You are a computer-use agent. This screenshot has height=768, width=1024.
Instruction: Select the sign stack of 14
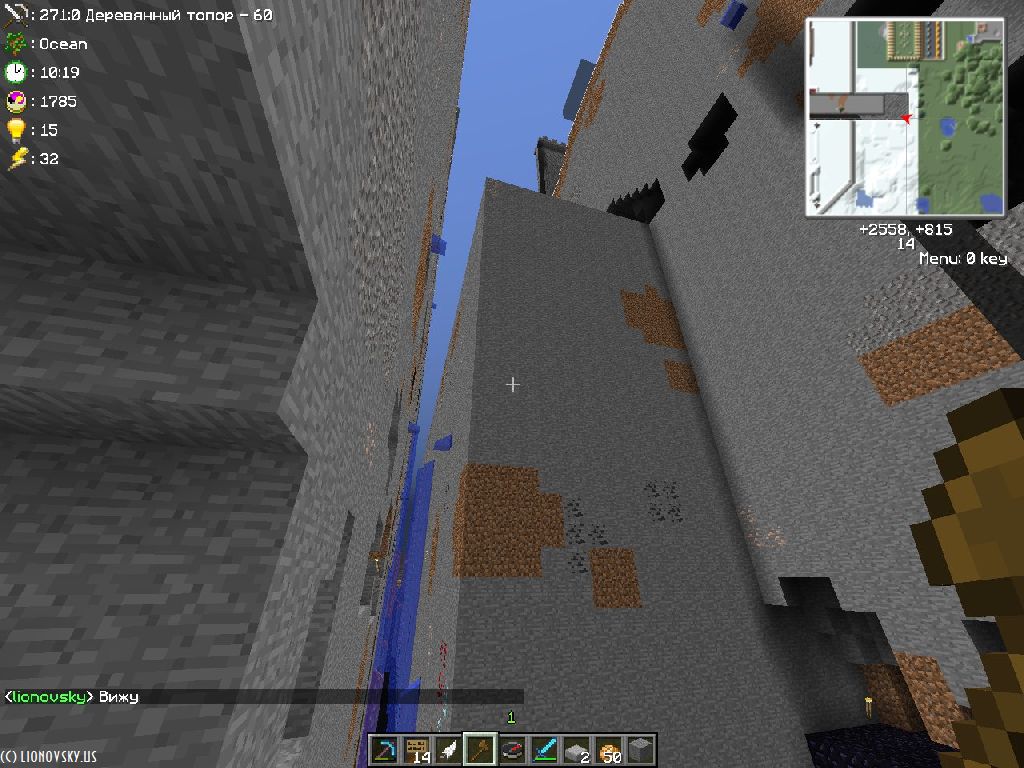[416, 750]
